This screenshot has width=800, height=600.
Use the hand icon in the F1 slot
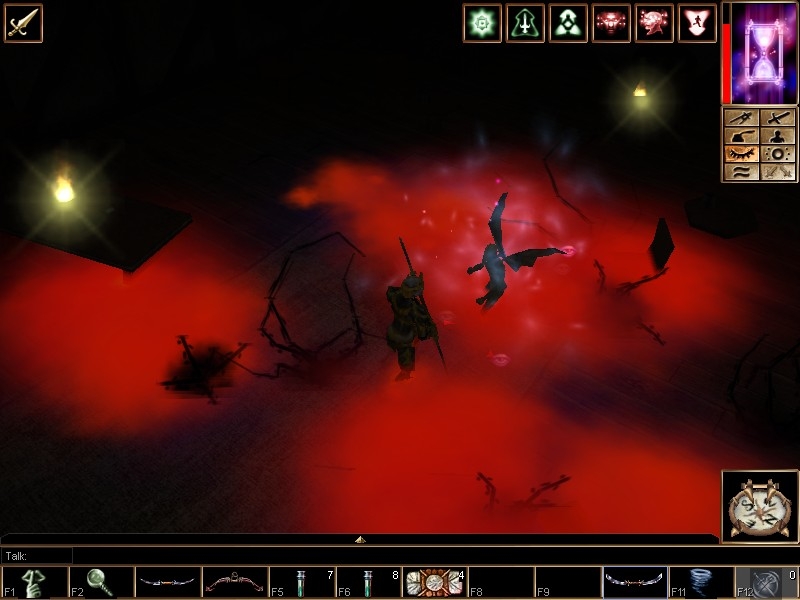click(34, 582)
